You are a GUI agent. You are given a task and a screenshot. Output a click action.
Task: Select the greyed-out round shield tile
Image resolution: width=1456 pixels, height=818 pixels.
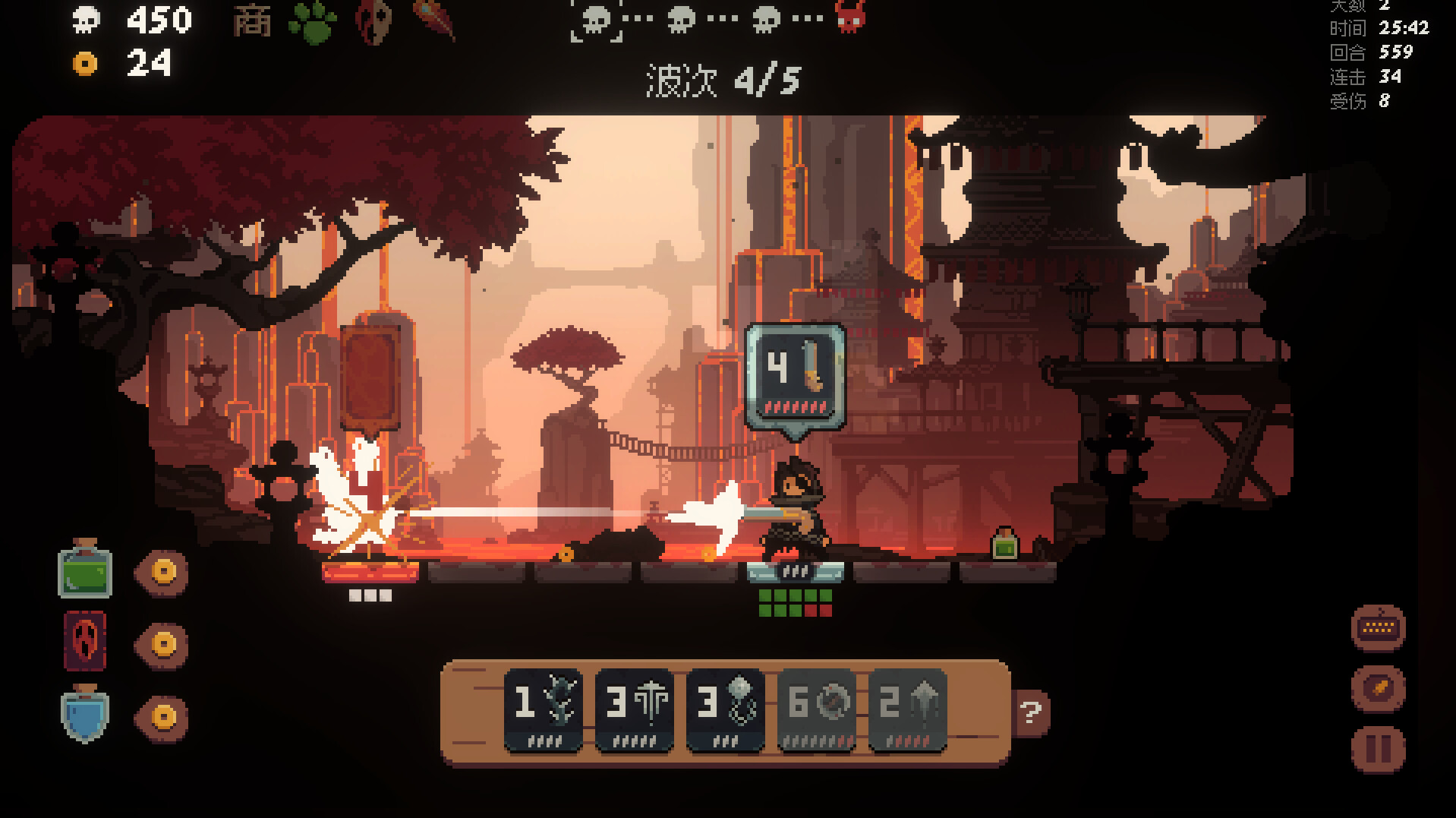tap(817, 709)
